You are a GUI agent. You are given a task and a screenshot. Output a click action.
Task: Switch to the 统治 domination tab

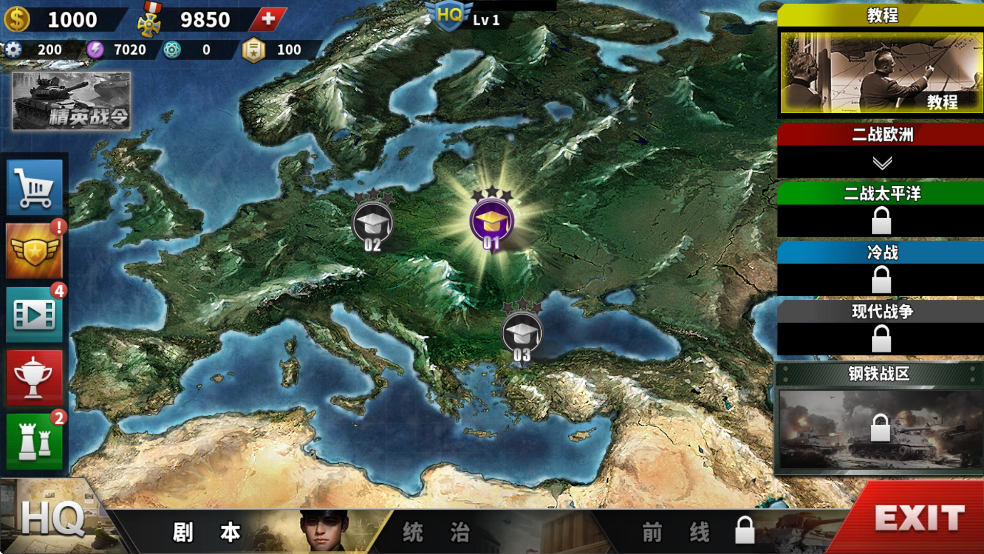click(x=436, y=532)
